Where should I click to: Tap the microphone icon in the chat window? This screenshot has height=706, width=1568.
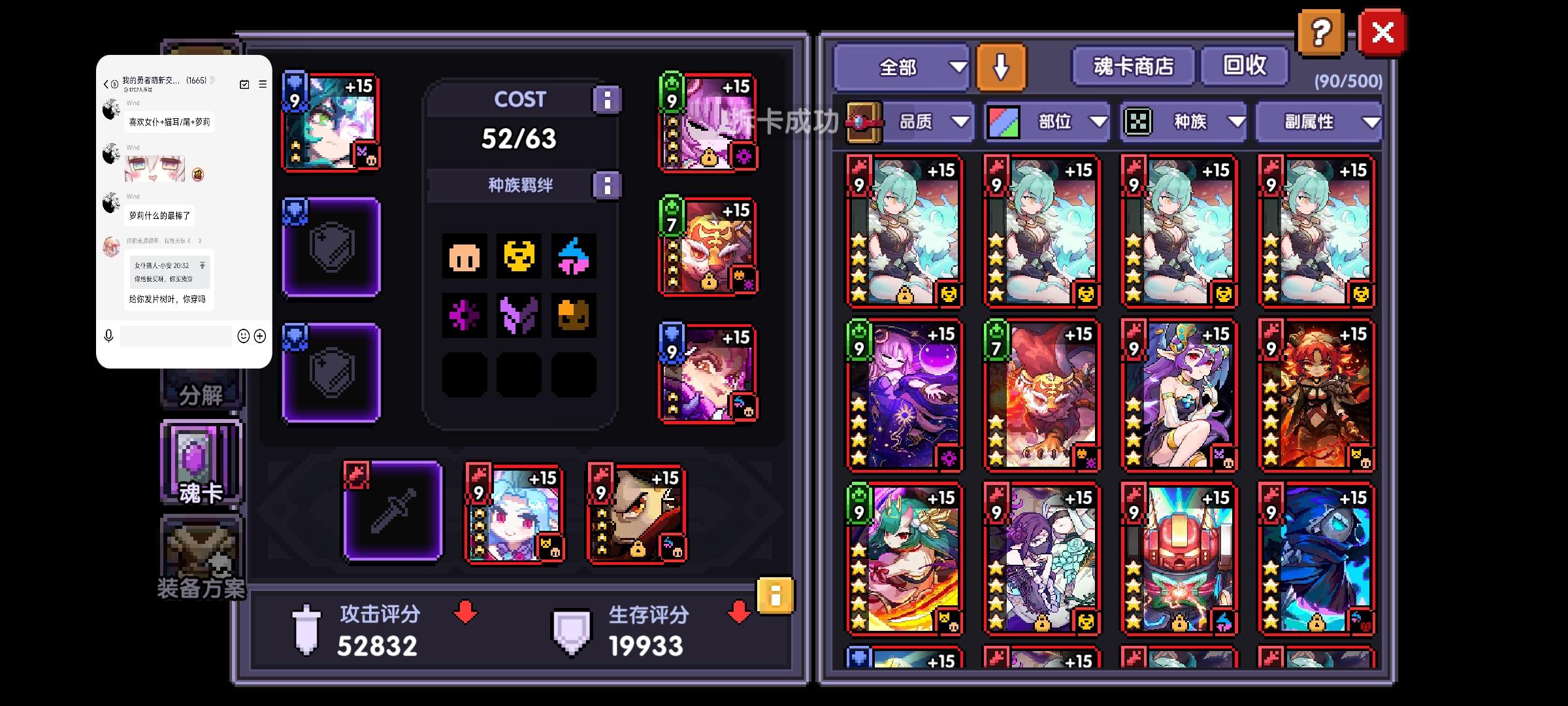point(108,336)
